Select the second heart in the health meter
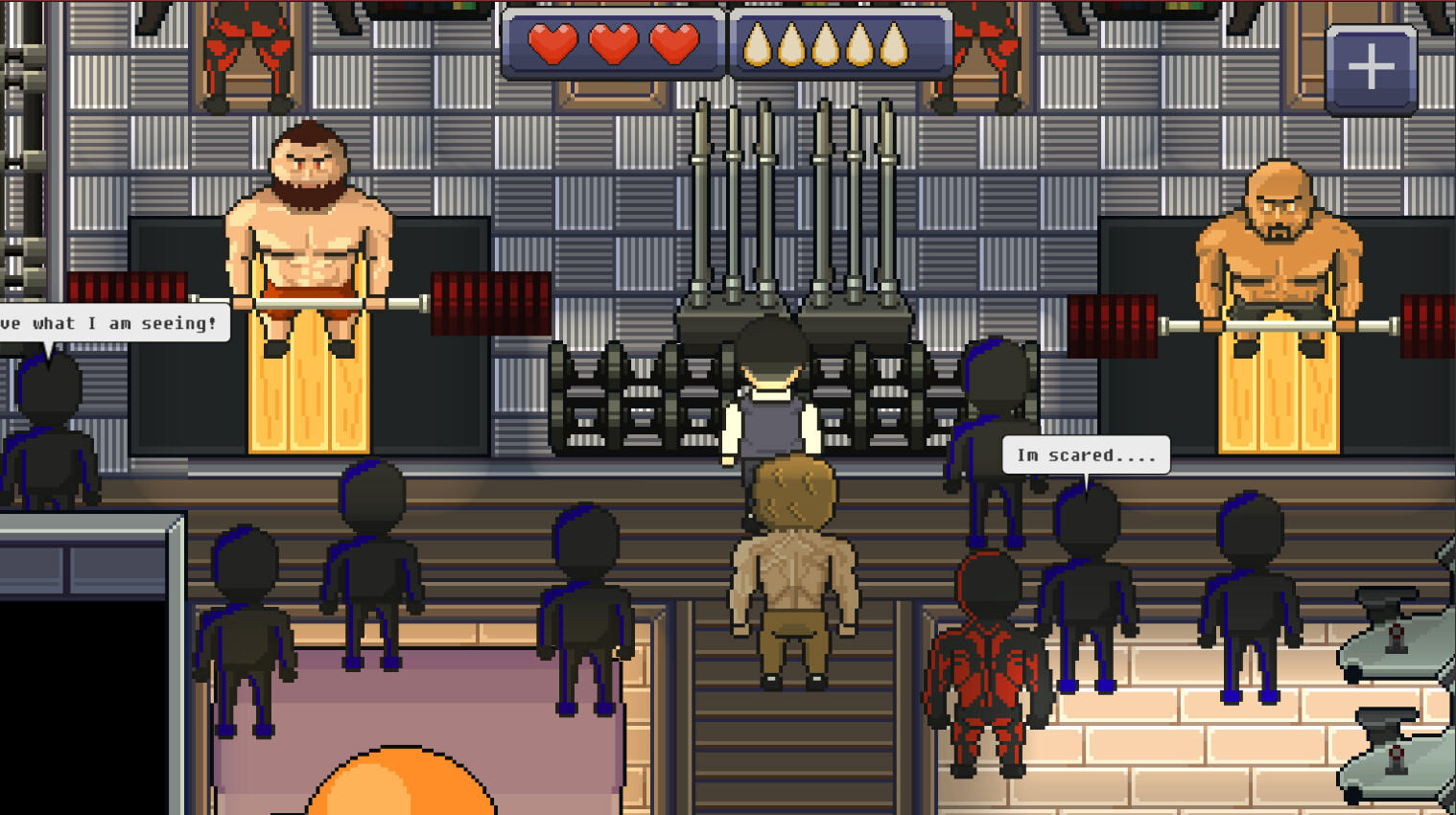This screenshot has height=815, width=1456. click(613, 43)
